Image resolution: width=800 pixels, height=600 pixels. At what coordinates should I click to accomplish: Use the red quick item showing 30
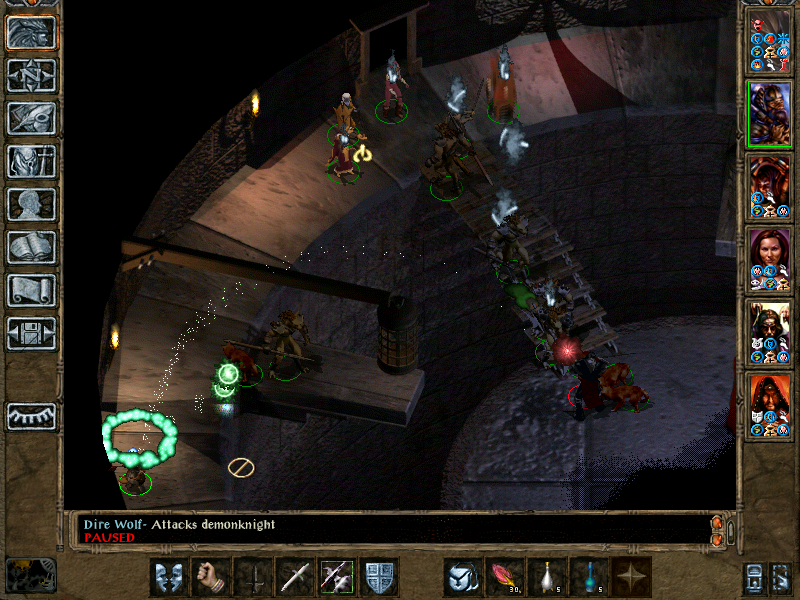pos(505,577)
